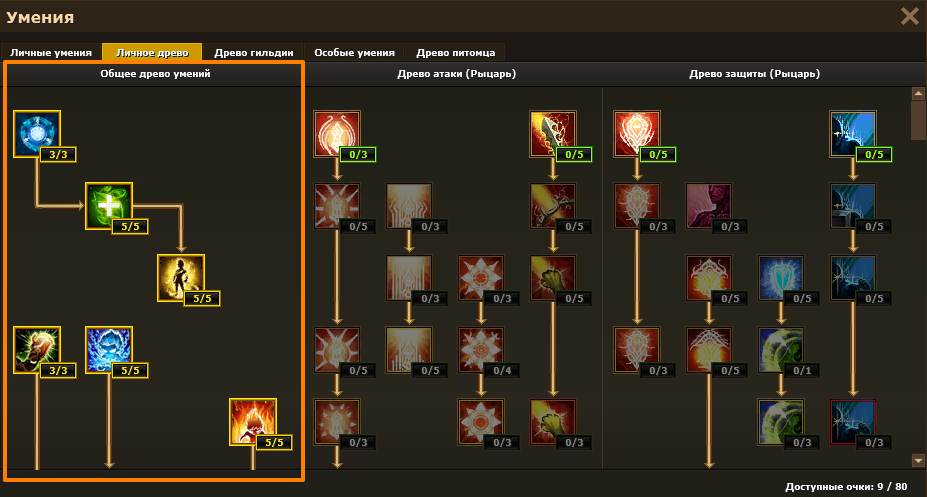Viewport: 927px width, 497px height.
Task: Switch to the Личные умения tab
Action: click(51, 52)
